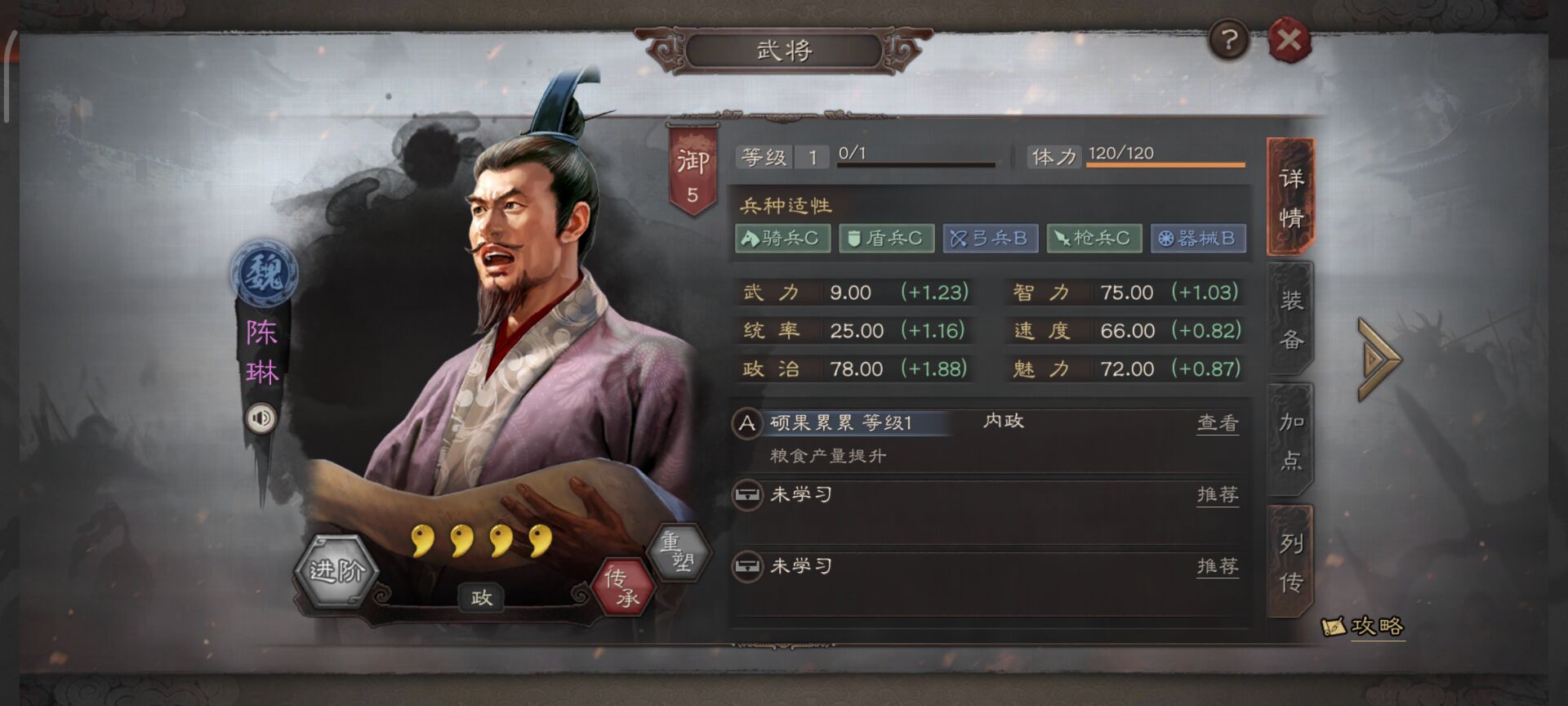
Task: Open the question mark help button
Action: click(1228, 39)
